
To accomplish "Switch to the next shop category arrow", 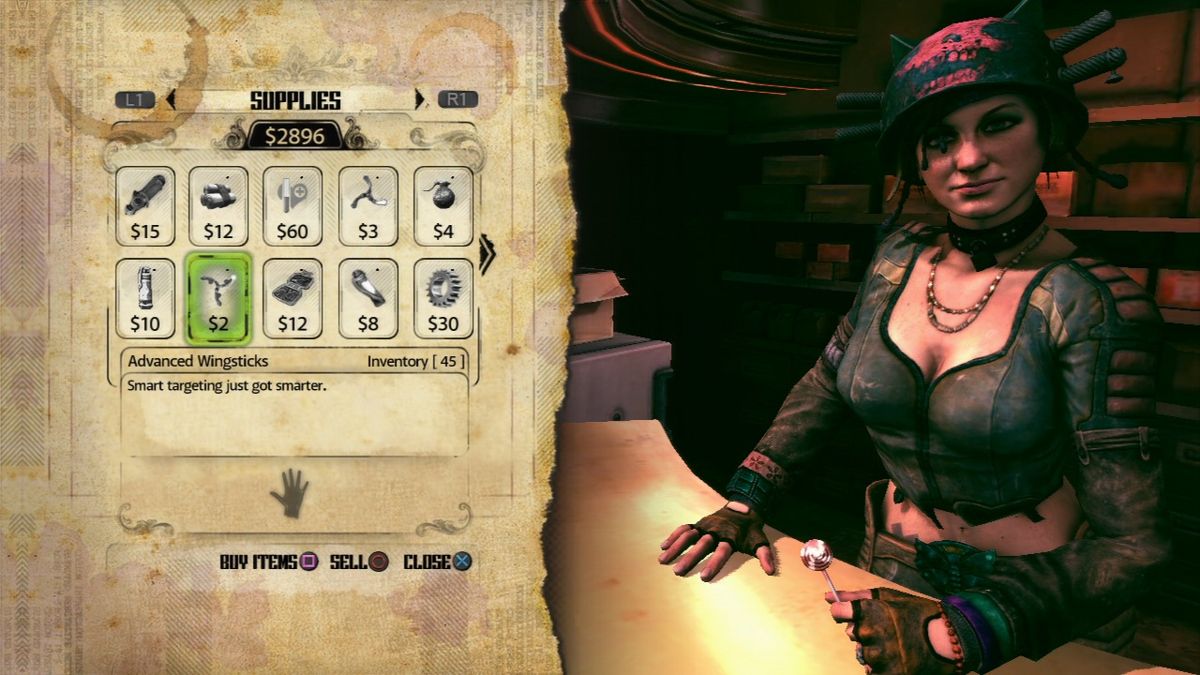I will pos(420,100).
